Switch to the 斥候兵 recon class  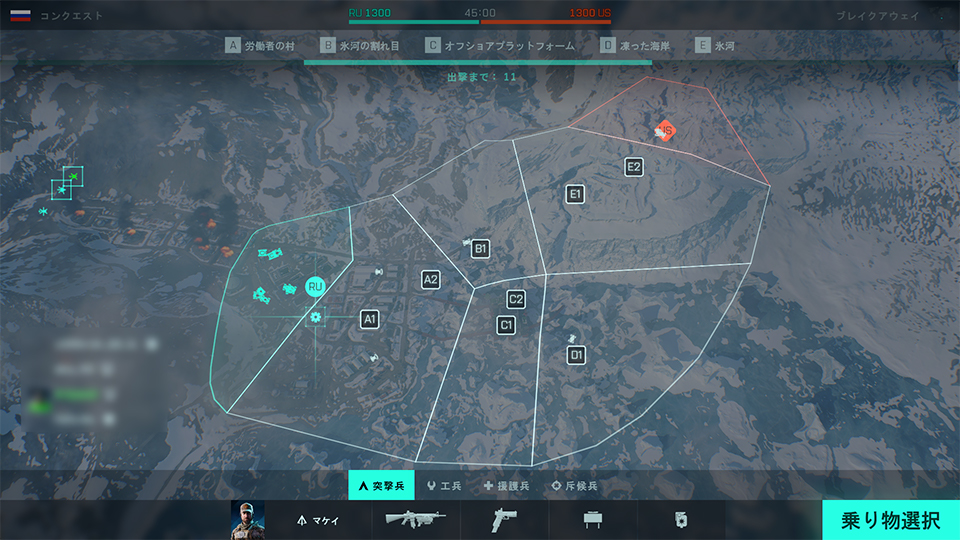point(575,486)
